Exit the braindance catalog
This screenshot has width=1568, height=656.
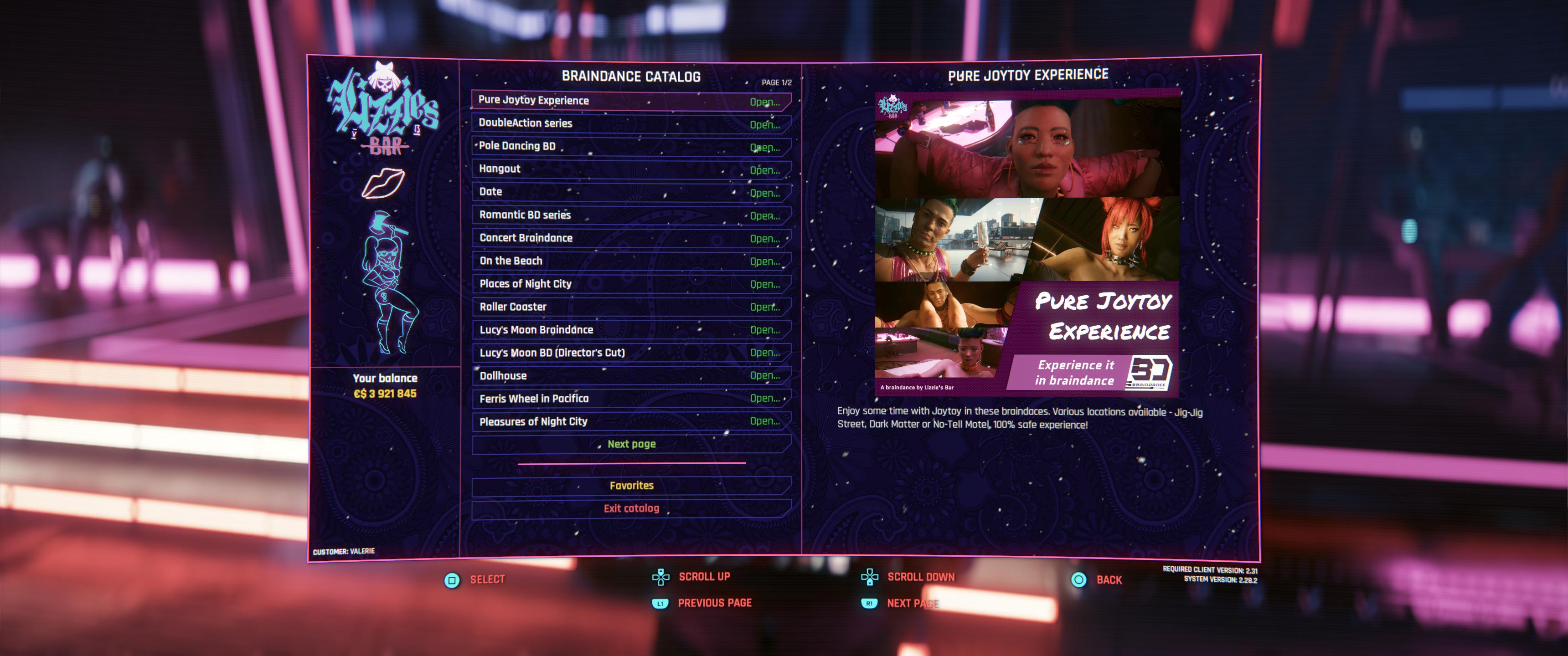(x=631, y=509)
